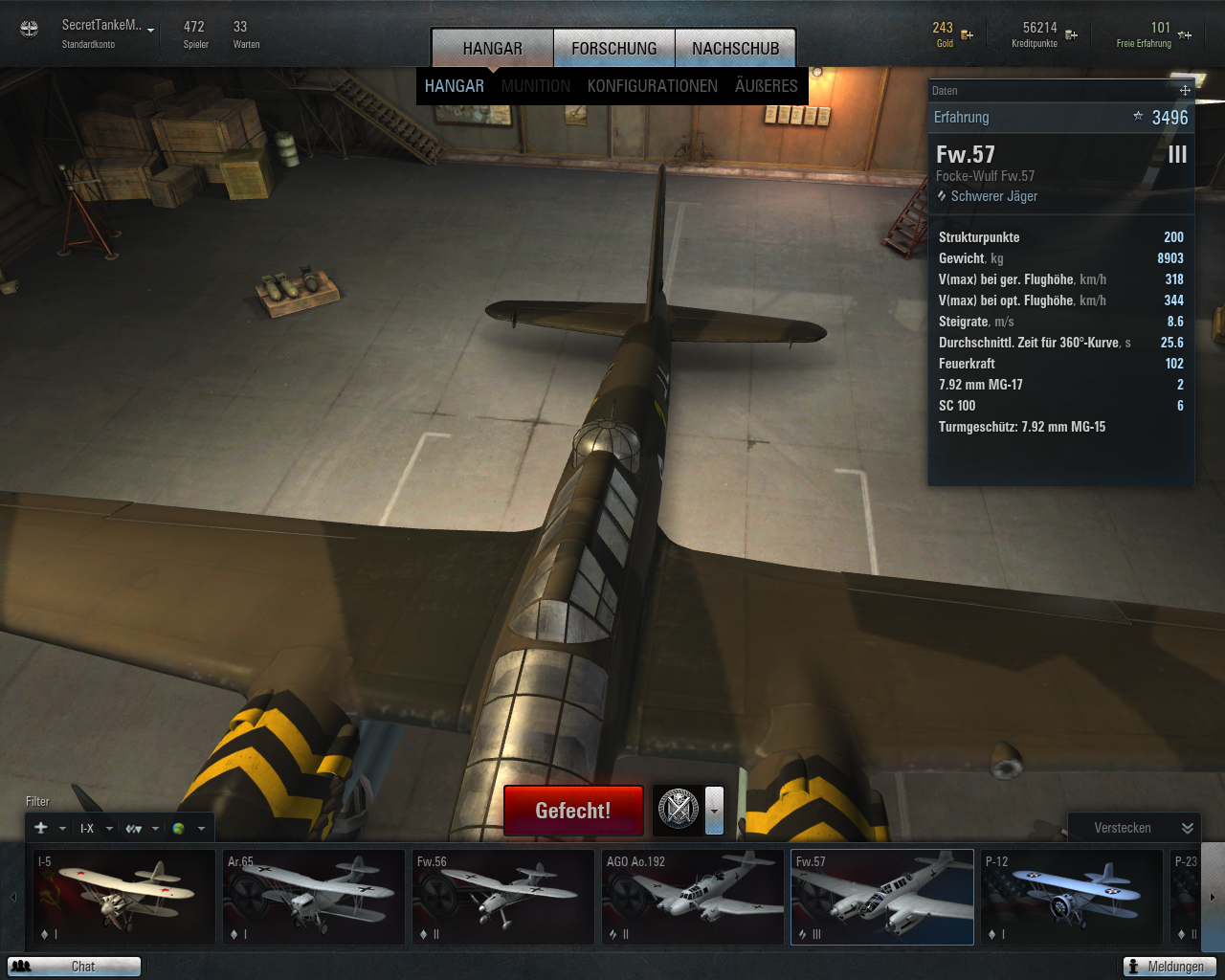
Task: Buy gold via the plus icon
Action: pyautogui.click(x=968, y=35)
